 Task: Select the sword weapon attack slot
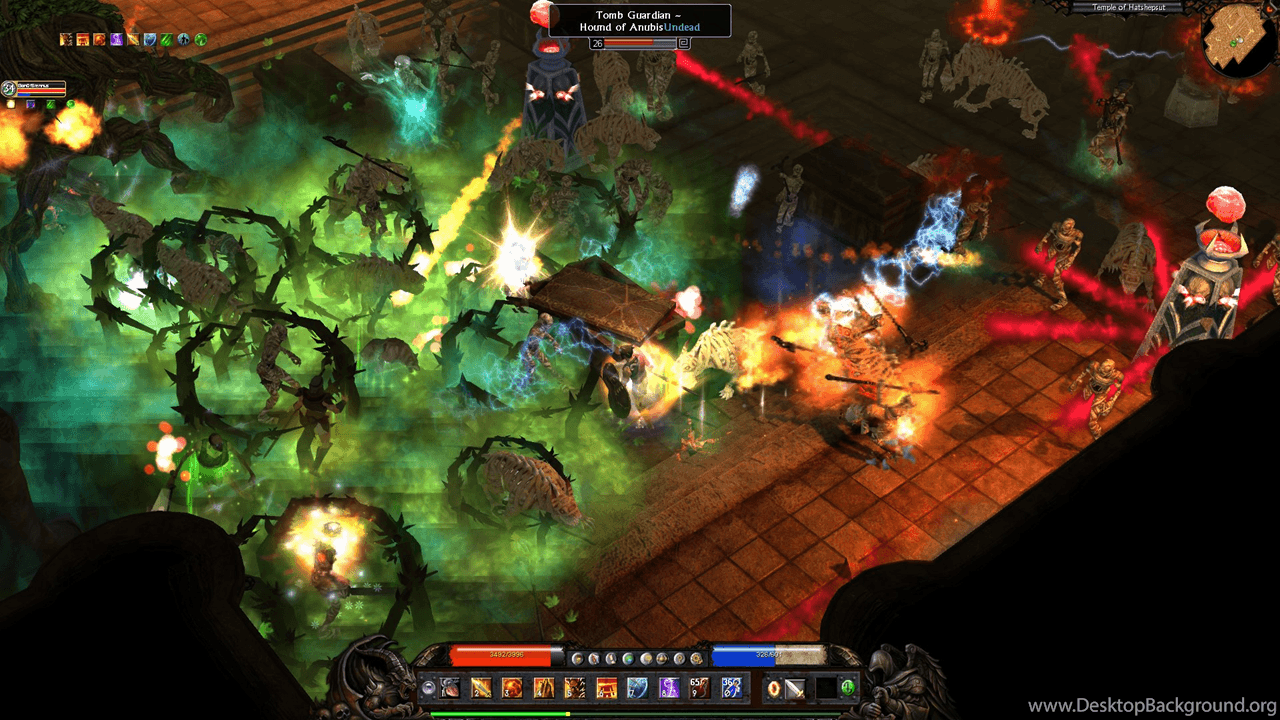click(x=796, y=688)
